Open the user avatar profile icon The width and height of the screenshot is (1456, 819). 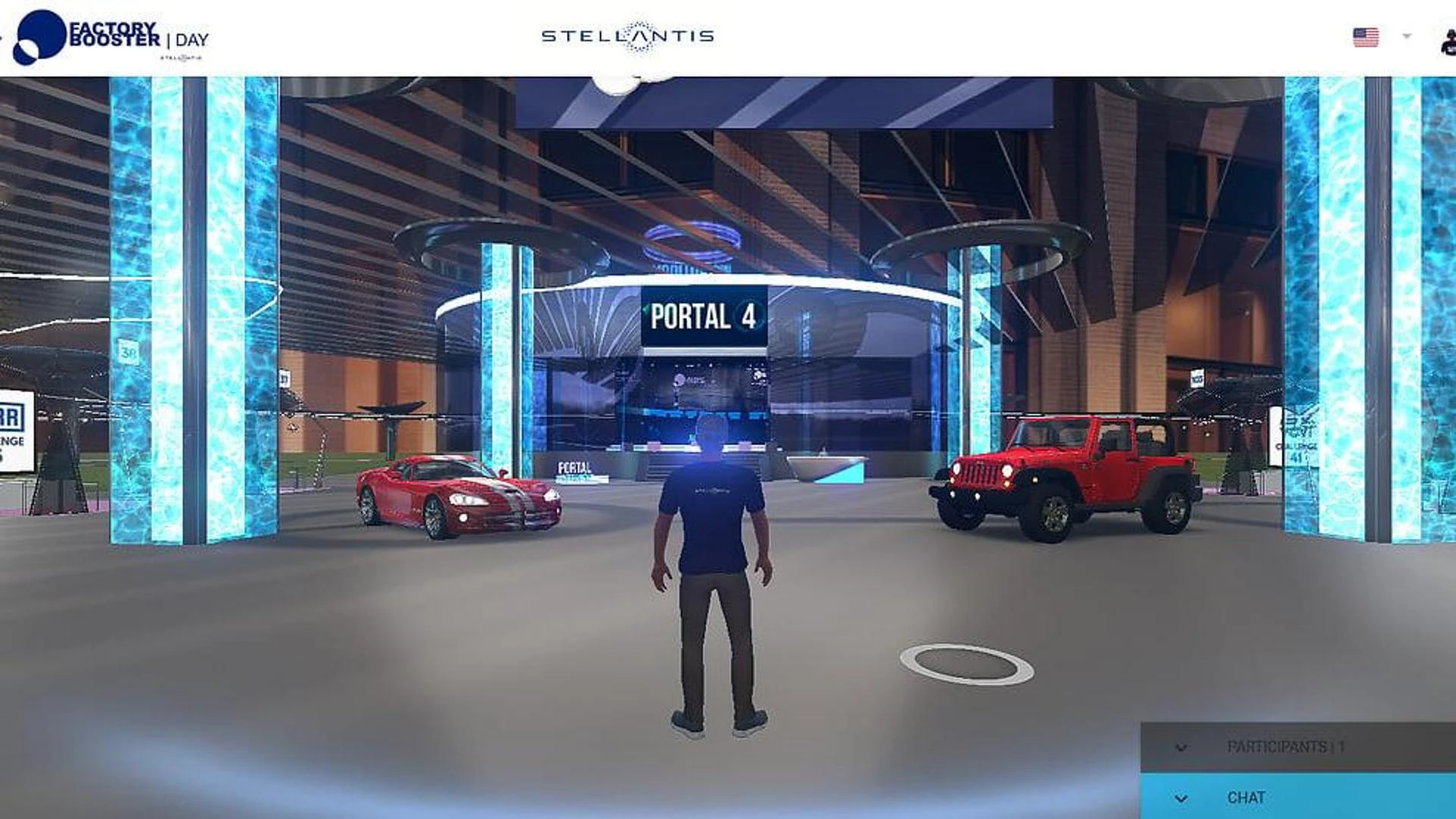click(1448, 42)
